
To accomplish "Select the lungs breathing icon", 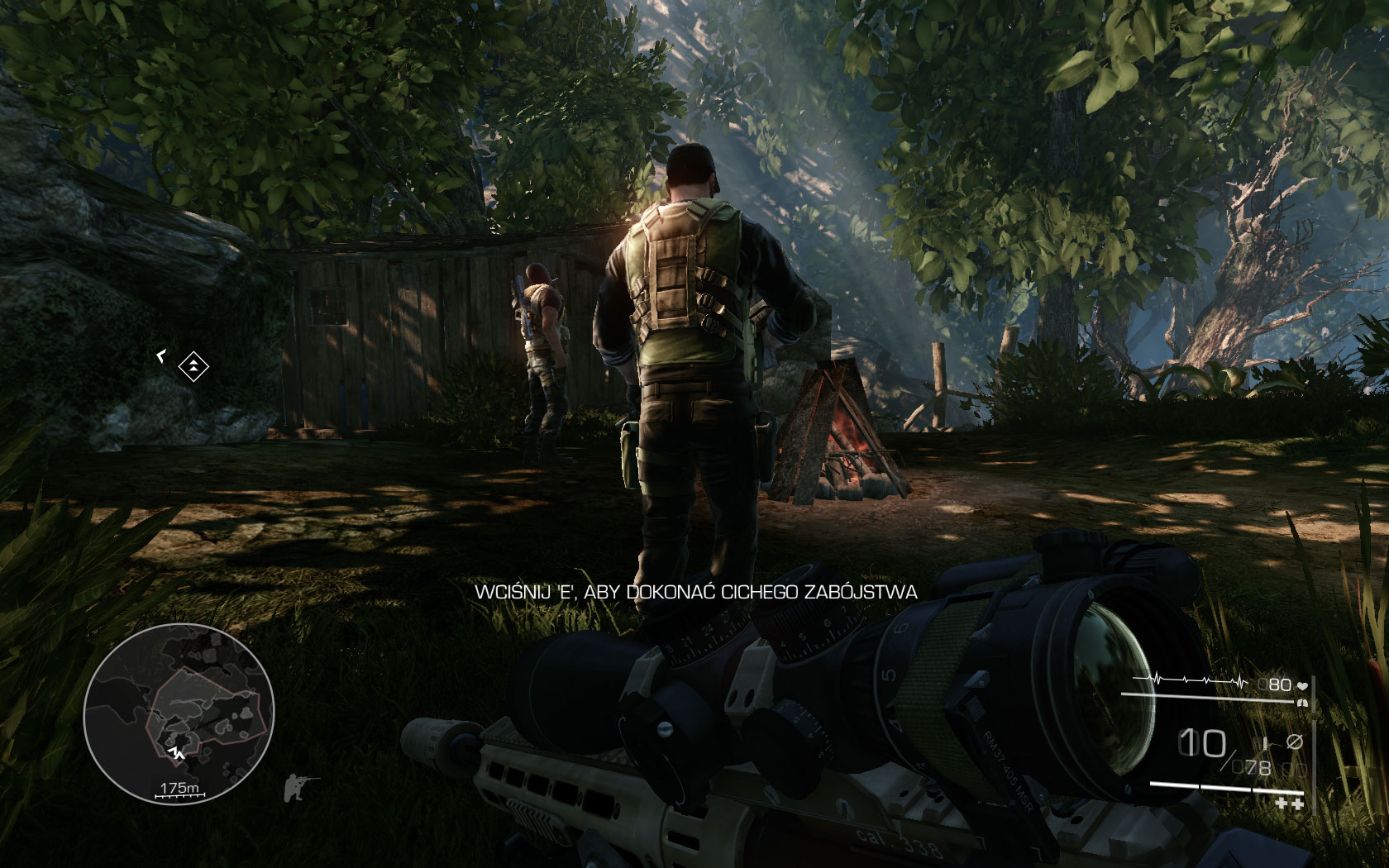I will click(1302, 703).
